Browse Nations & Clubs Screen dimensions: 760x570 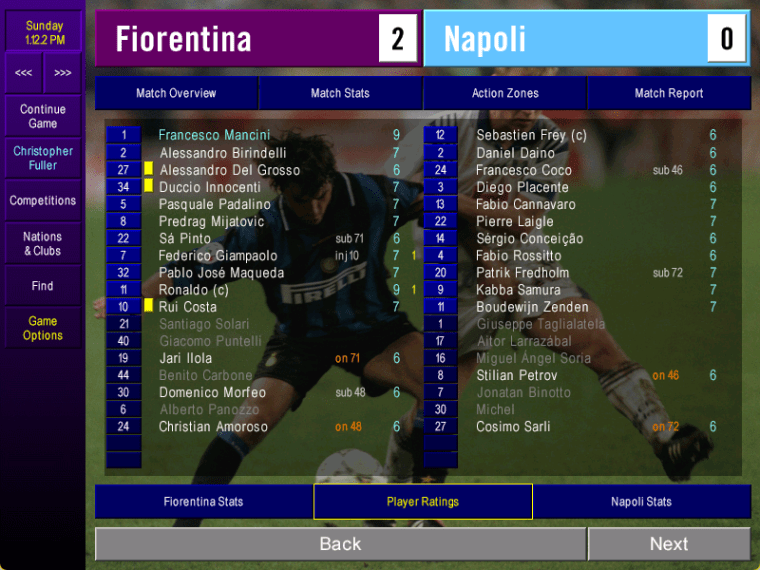[x=42, y=244]
